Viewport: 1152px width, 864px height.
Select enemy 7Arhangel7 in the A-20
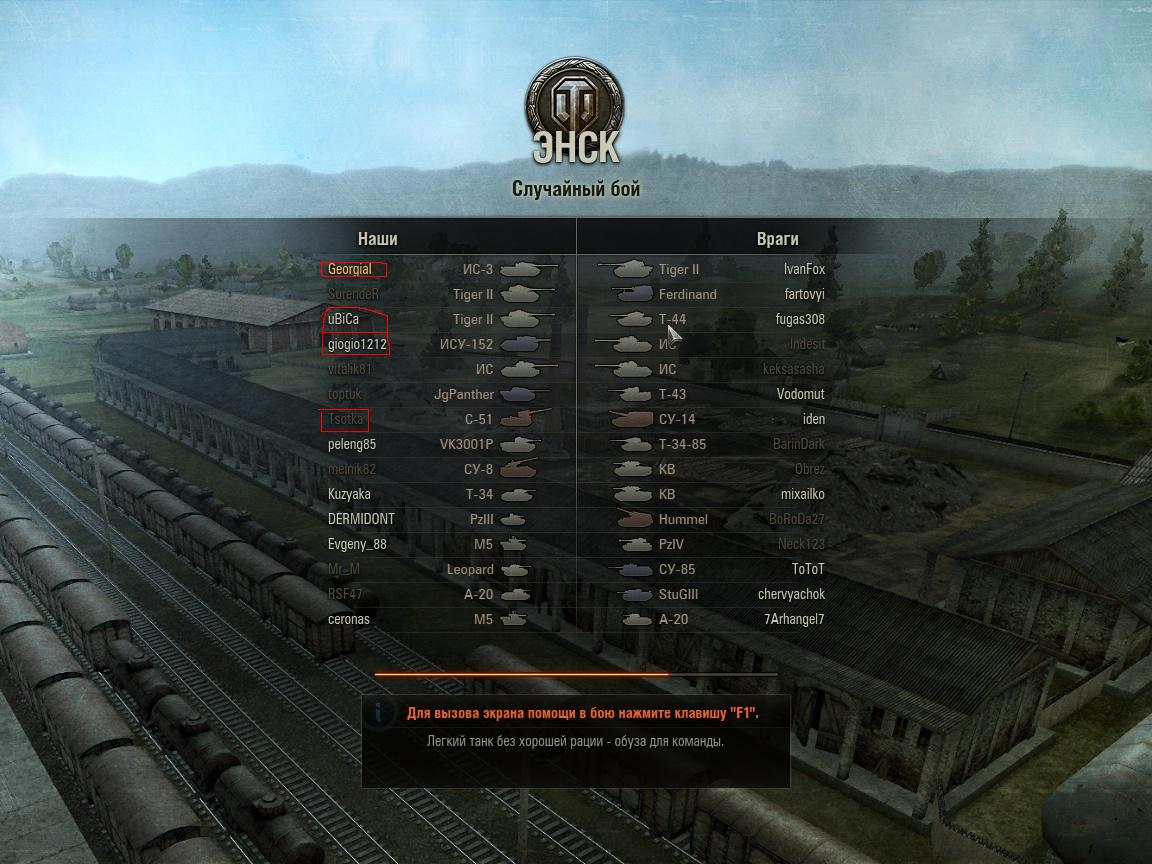(793, 619)
